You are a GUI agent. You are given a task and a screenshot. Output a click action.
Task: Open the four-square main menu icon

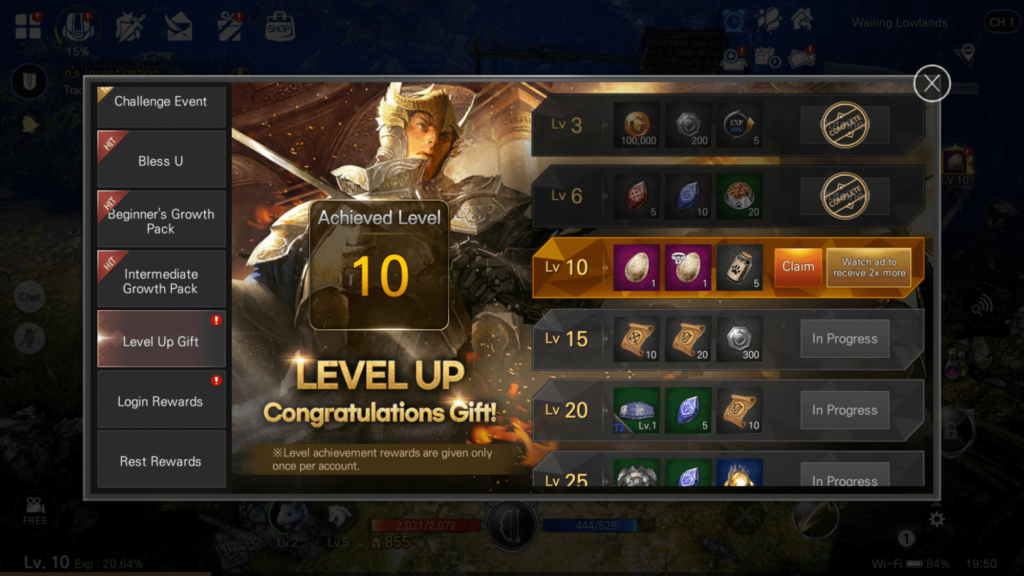[28, 28]
